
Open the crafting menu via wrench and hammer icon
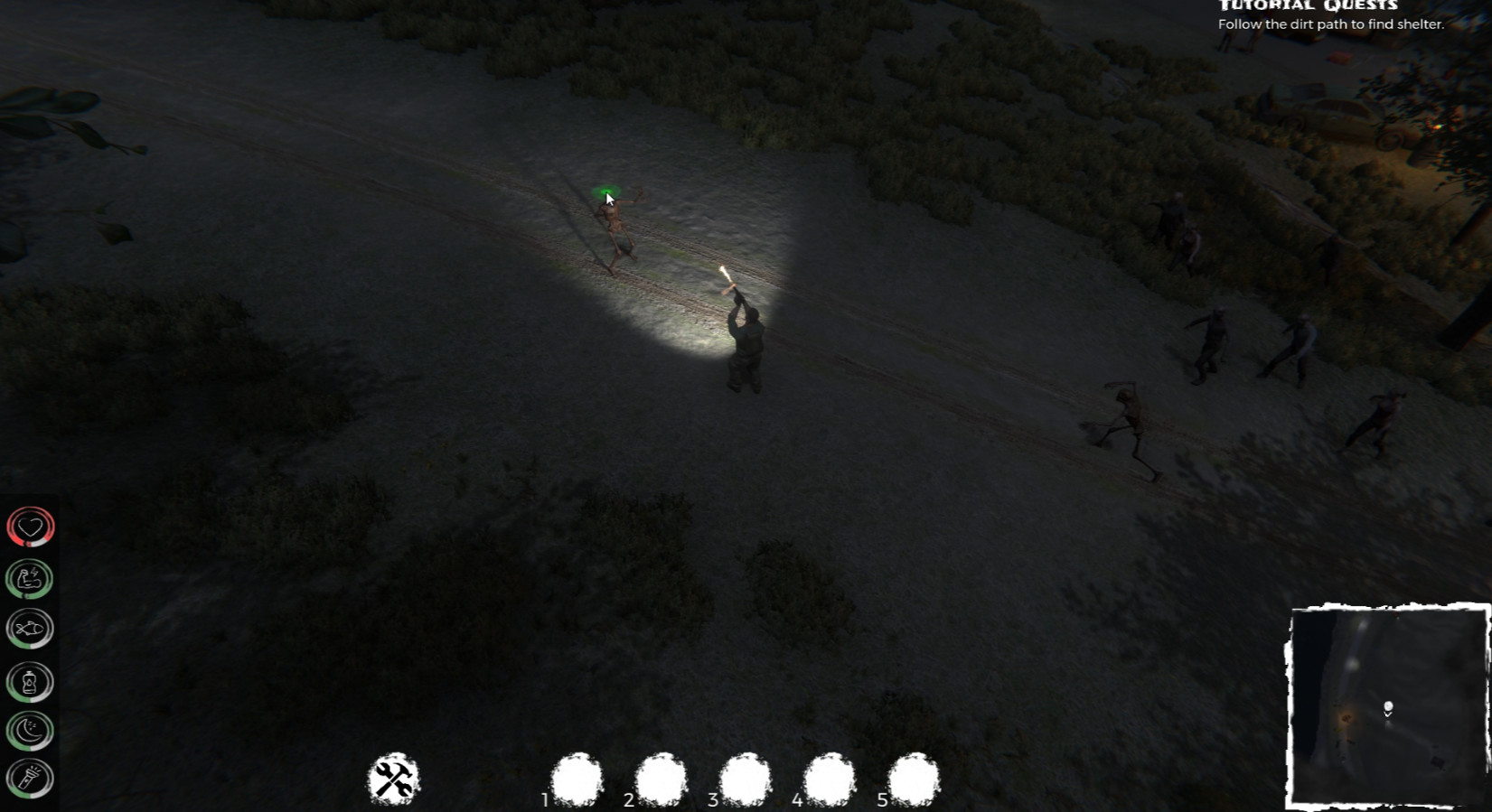coord(393,778)
